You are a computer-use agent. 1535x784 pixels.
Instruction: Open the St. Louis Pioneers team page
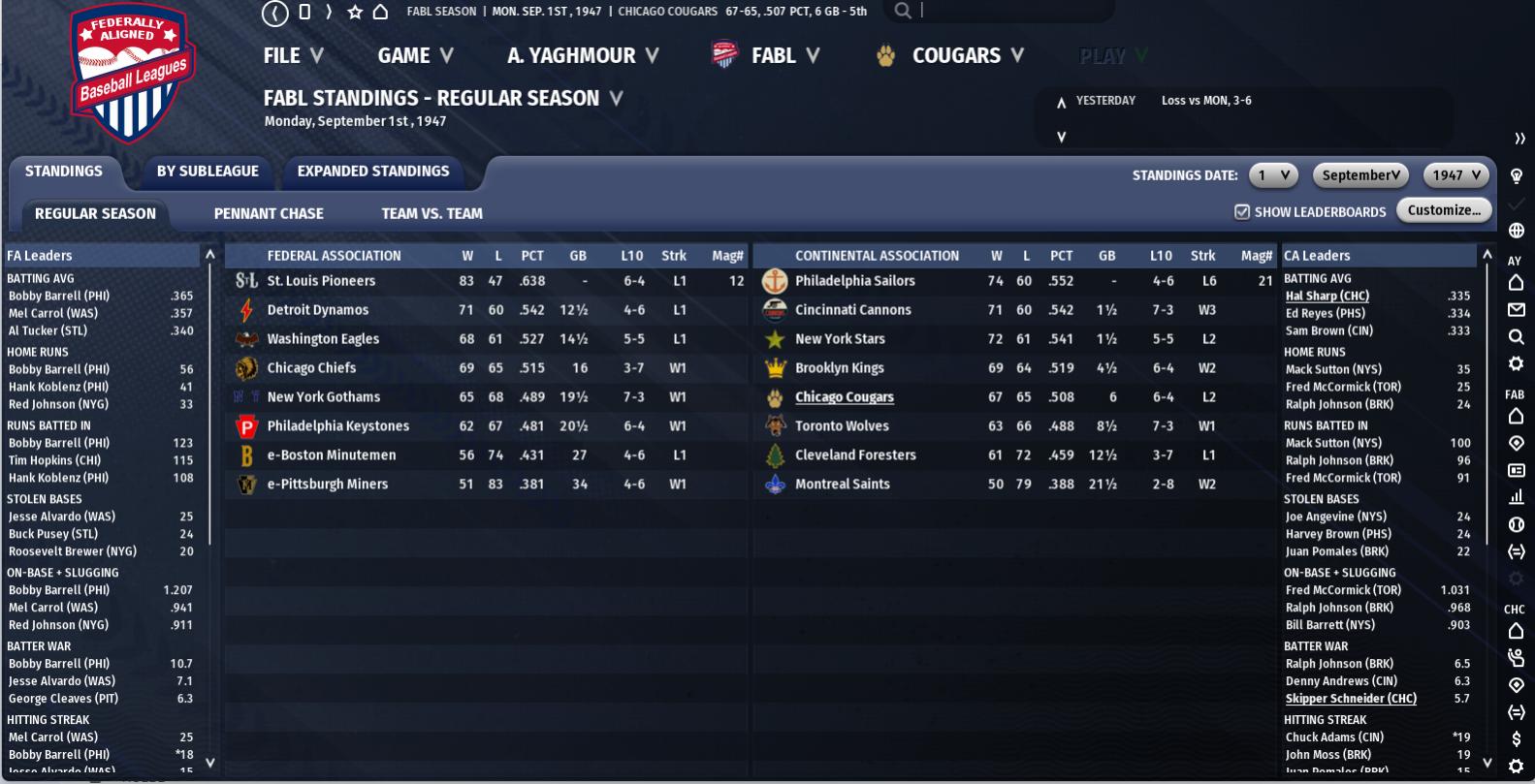321,281
